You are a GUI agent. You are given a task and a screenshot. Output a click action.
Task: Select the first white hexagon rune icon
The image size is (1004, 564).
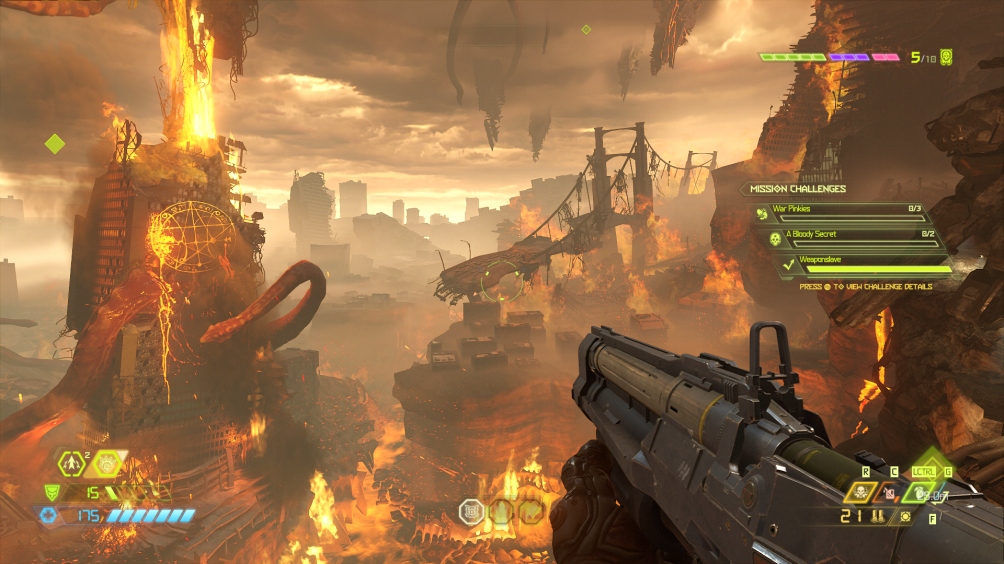tap(471, 511)
